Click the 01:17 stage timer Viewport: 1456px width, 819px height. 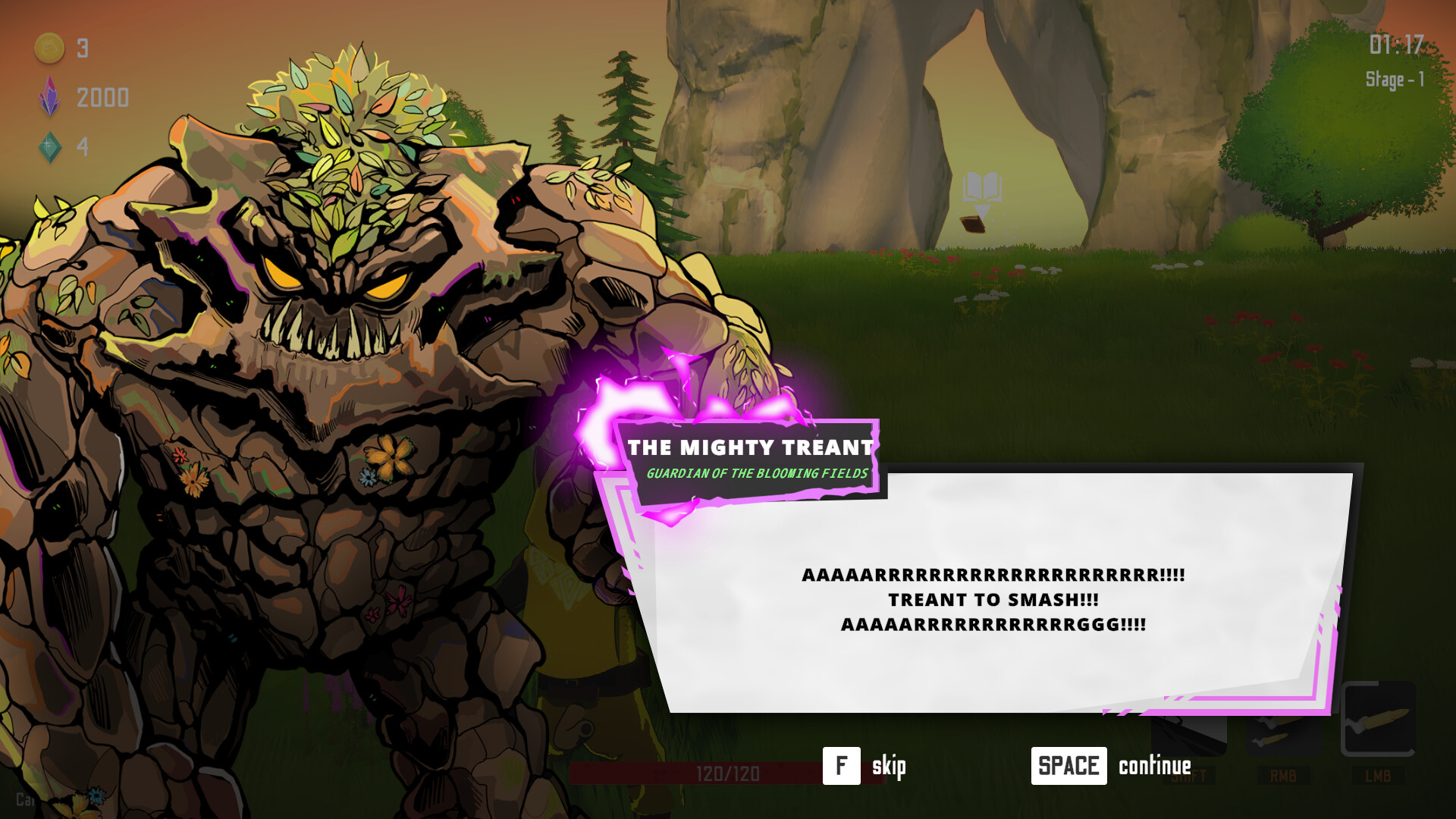(x=1397, y=44)
